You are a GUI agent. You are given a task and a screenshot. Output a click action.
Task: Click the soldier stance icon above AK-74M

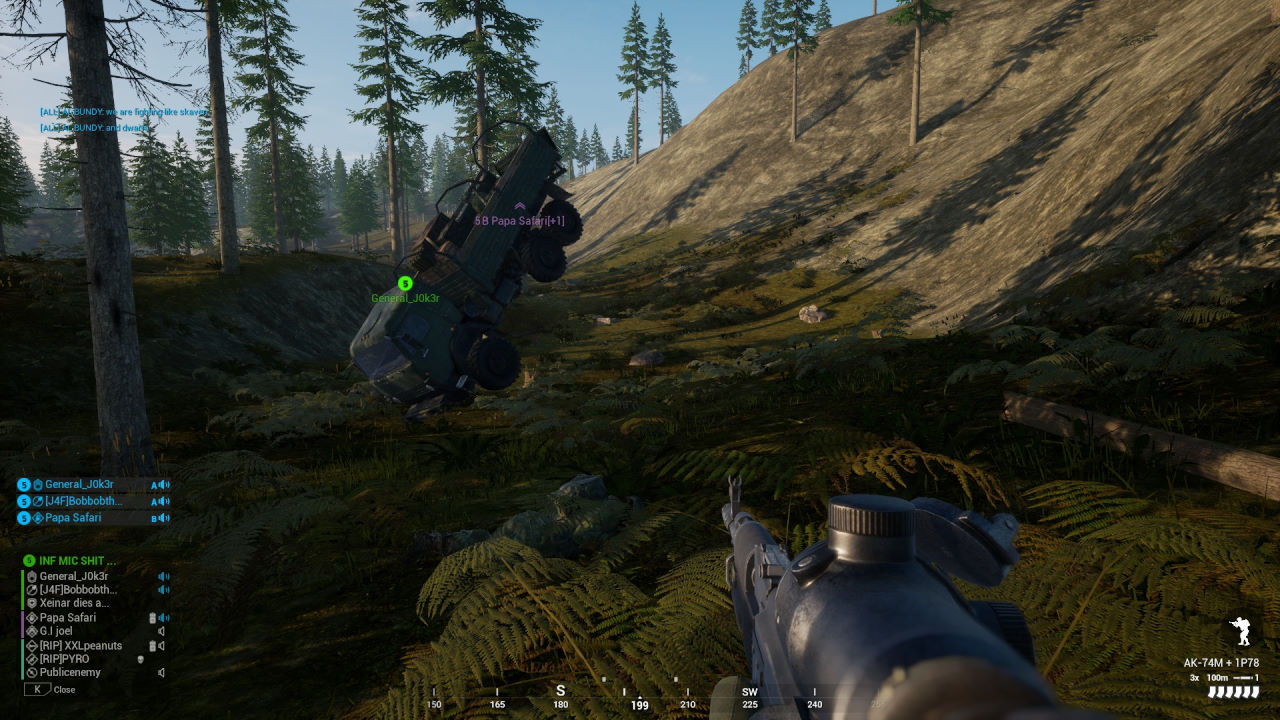(x=1241, y=632)
